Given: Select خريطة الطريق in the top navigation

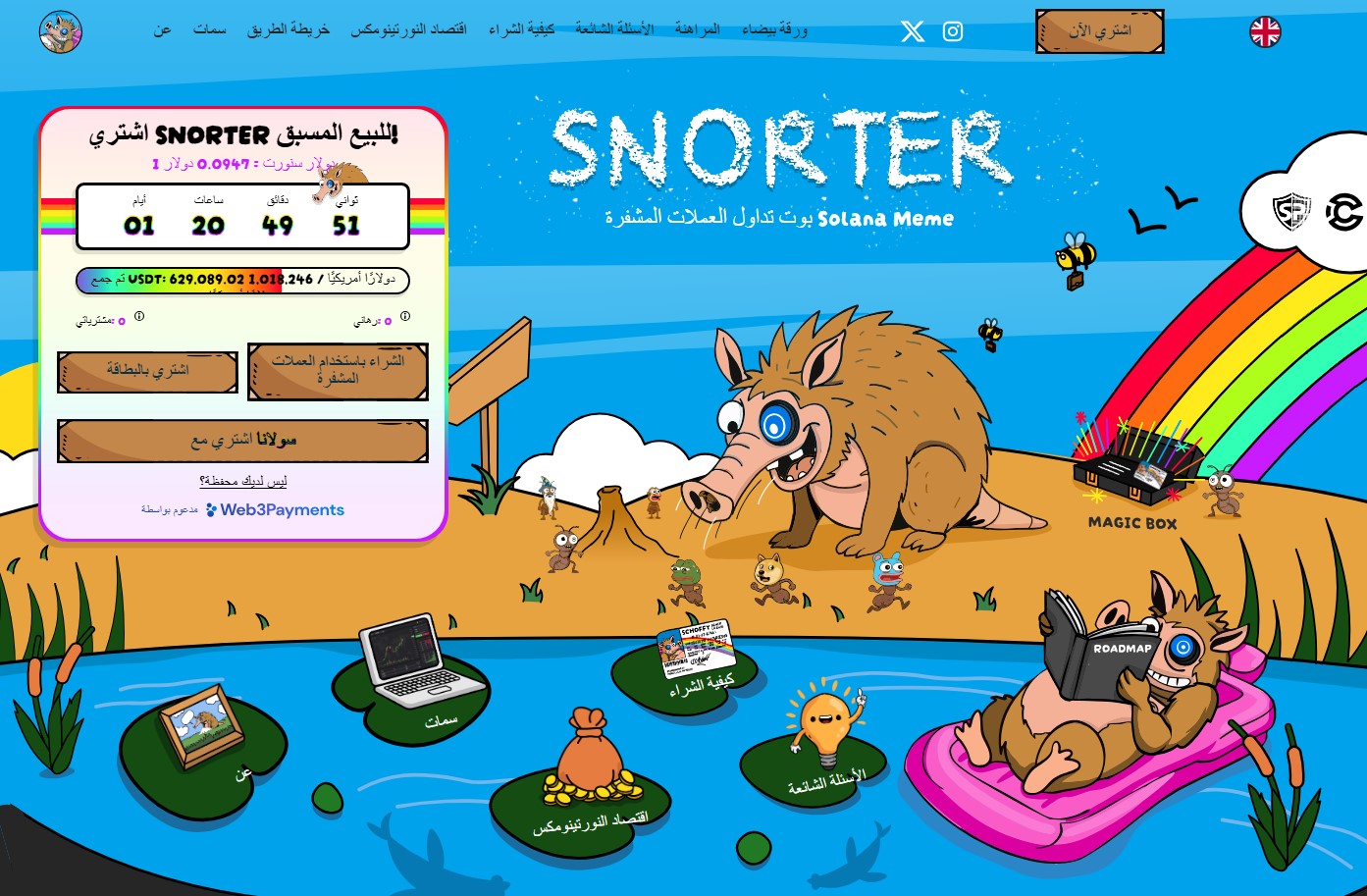Looking at the screenshot, I should click(x=289, y=29).
